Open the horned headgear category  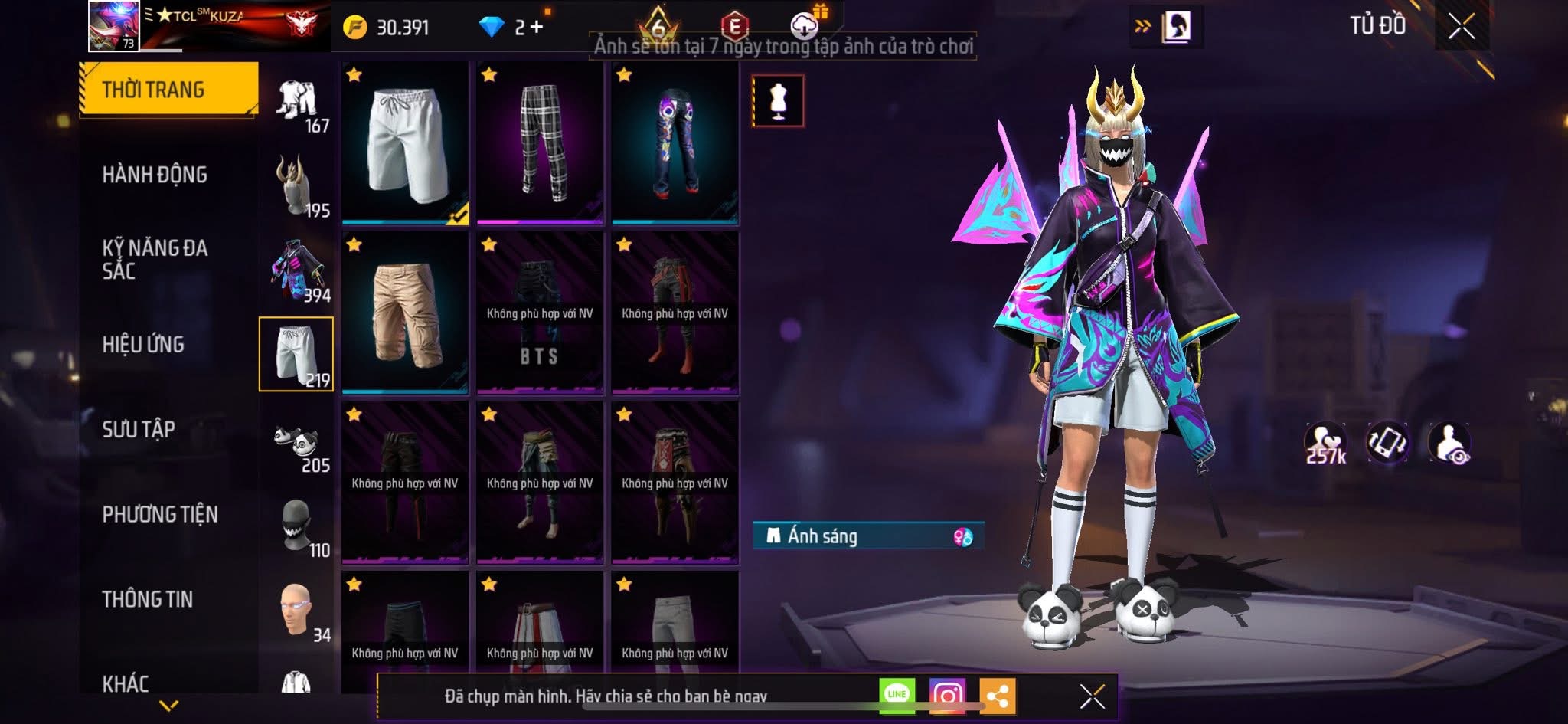pyautogui.click(x=296, y=185)
